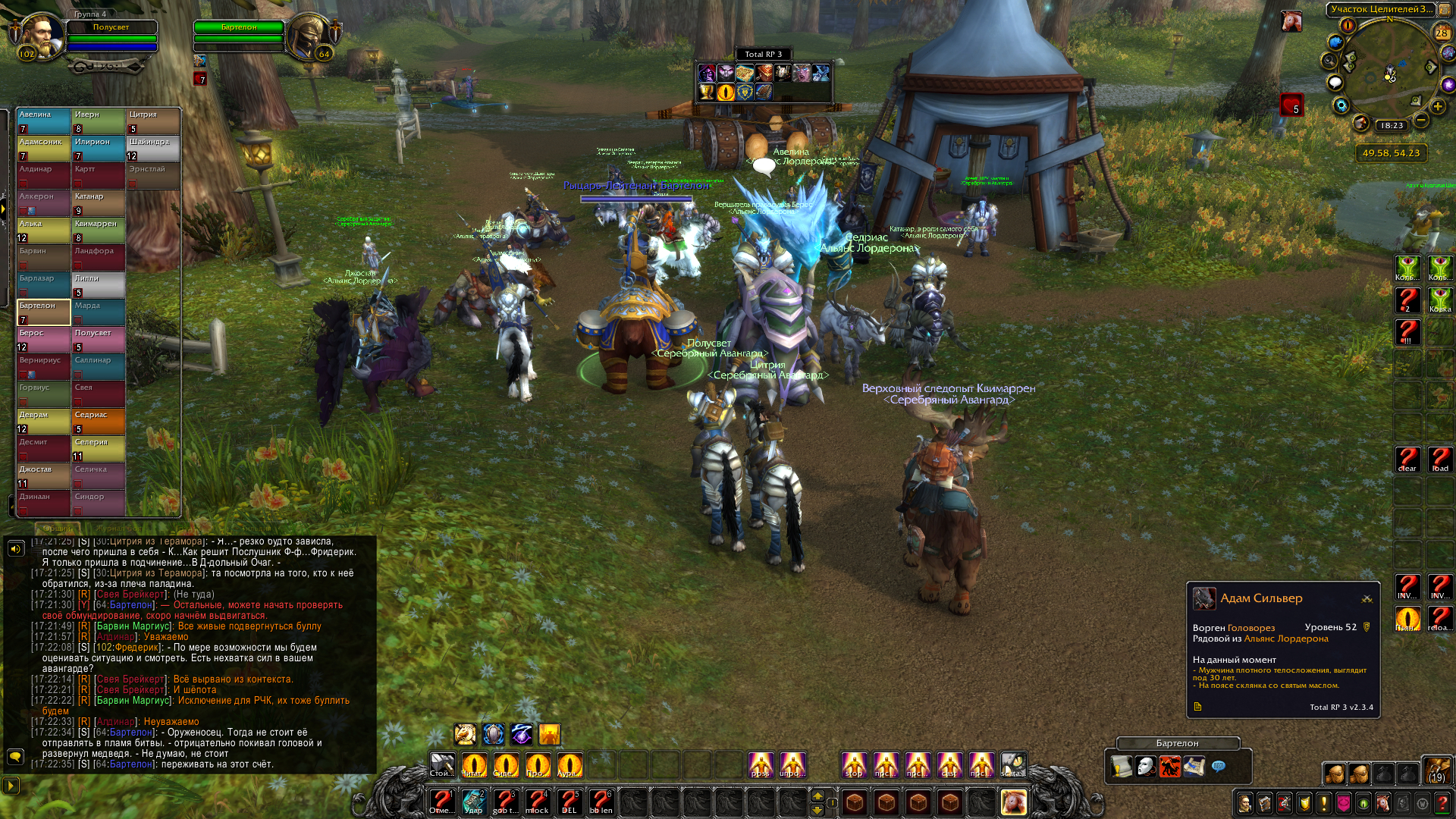Use the horse mount button on the action bar
The height and width of the screenshot is (819, 1456).
(x=1013, y=802)
